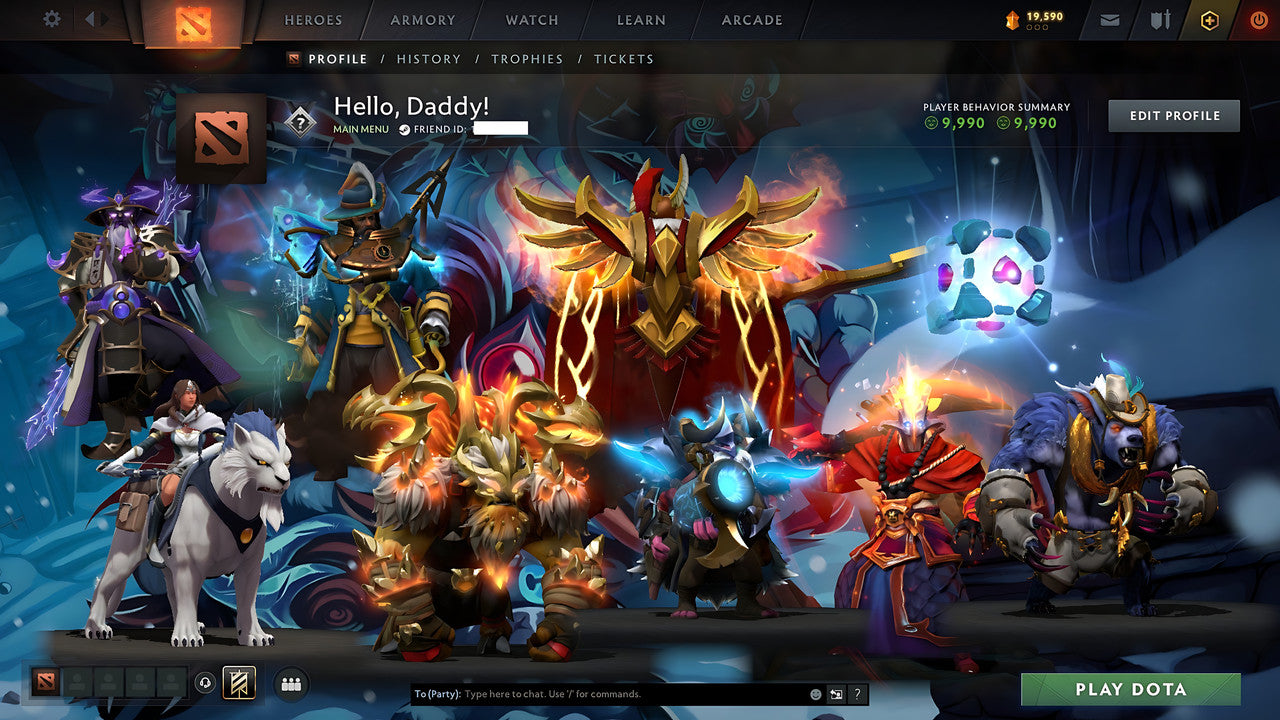Toggle chat pop-out window icon
Image resolution: width=1280 pixels, height=720 pixels.
click(834, 692)
